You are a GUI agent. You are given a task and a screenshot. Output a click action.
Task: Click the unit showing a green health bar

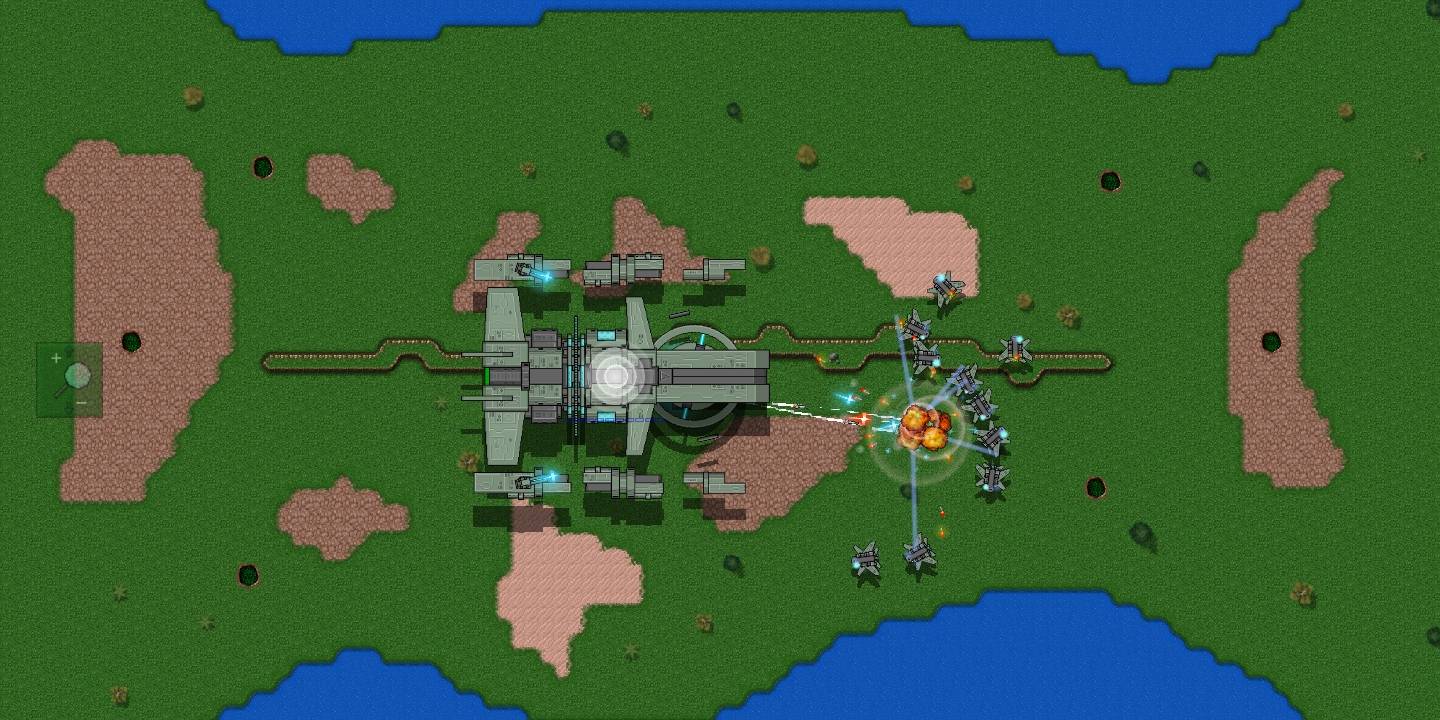(487, 377)
